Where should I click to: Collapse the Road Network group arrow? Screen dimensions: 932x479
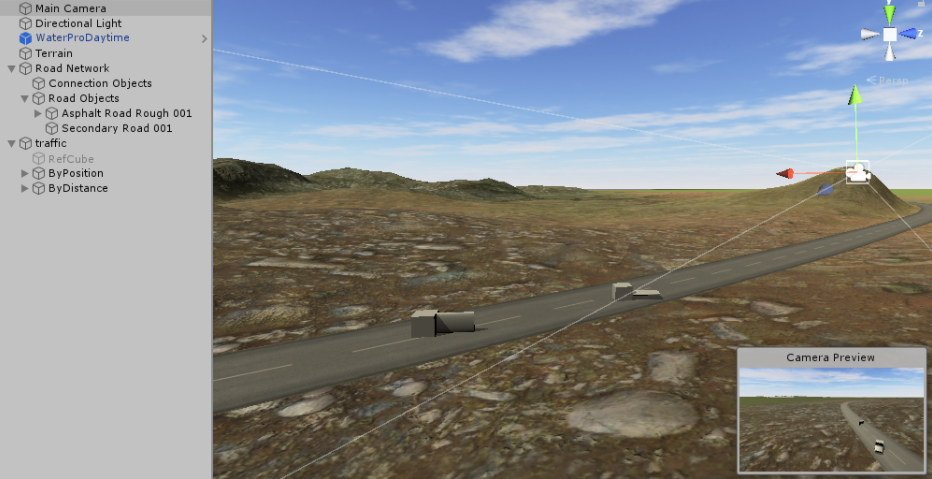(x=12, y=69)
